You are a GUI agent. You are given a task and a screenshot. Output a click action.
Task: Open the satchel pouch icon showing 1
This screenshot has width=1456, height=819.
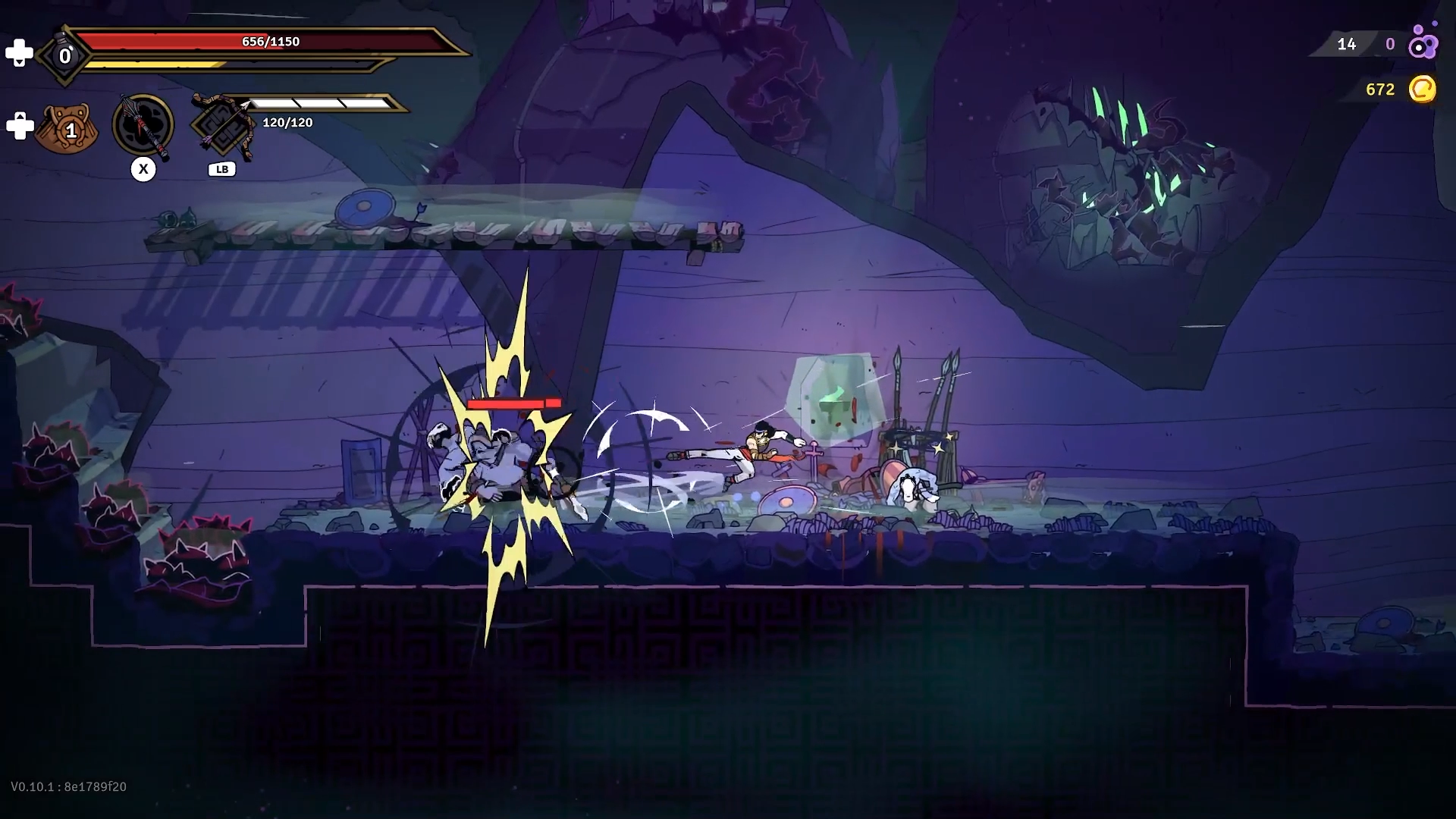point(67,129)
